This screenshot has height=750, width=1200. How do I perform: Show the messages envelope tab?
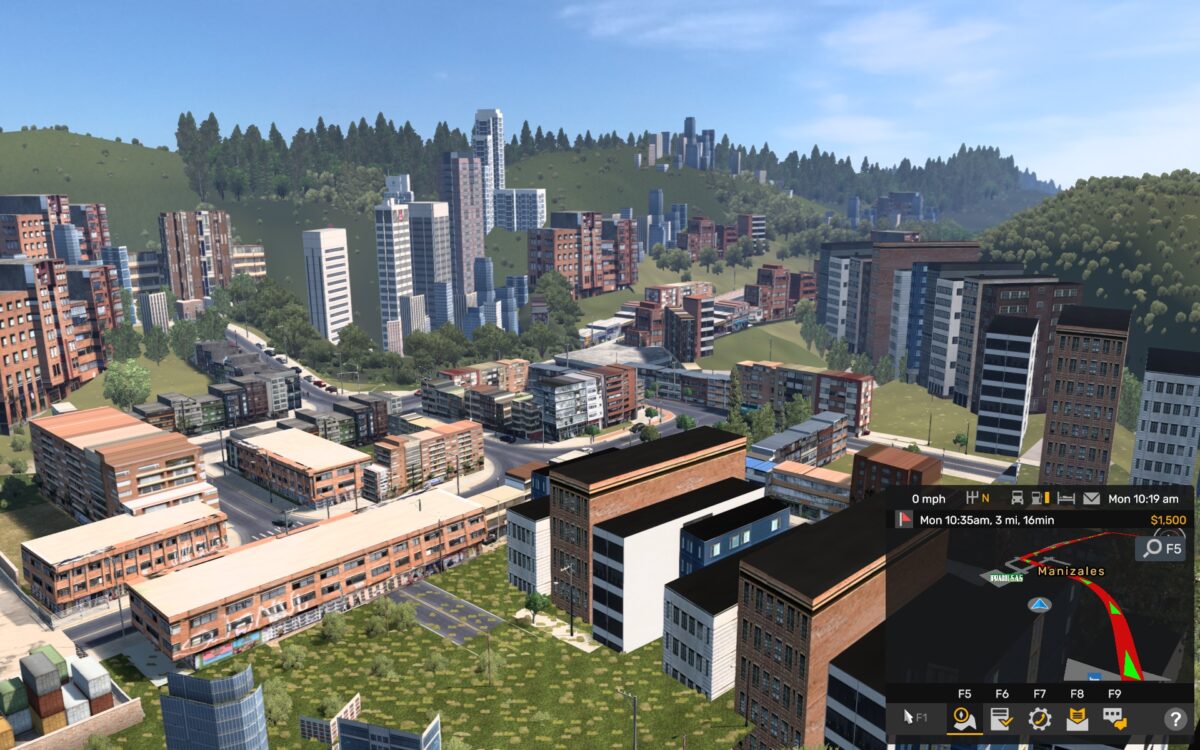tap(1077, 718)
